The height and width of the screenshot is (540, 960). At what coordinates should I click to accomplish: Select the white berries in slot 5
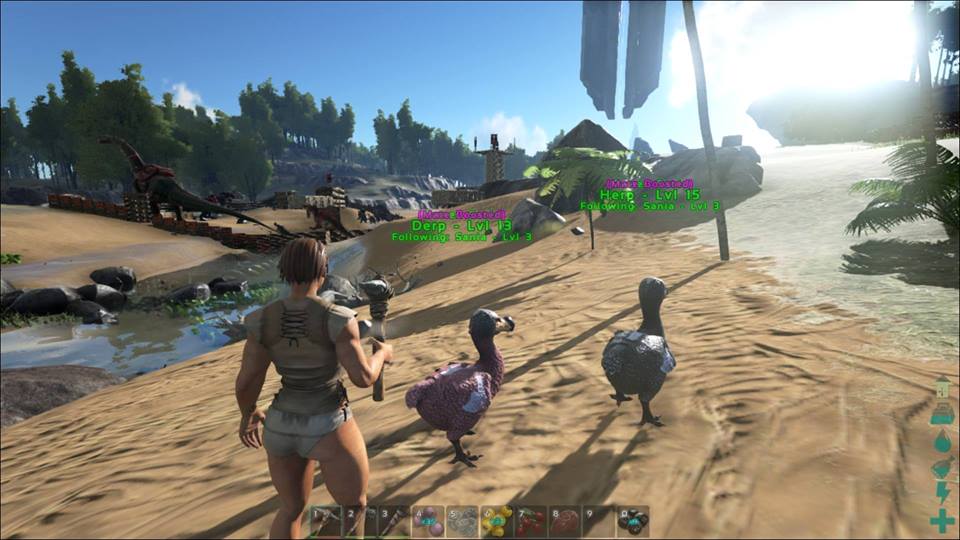coord(463,521)
